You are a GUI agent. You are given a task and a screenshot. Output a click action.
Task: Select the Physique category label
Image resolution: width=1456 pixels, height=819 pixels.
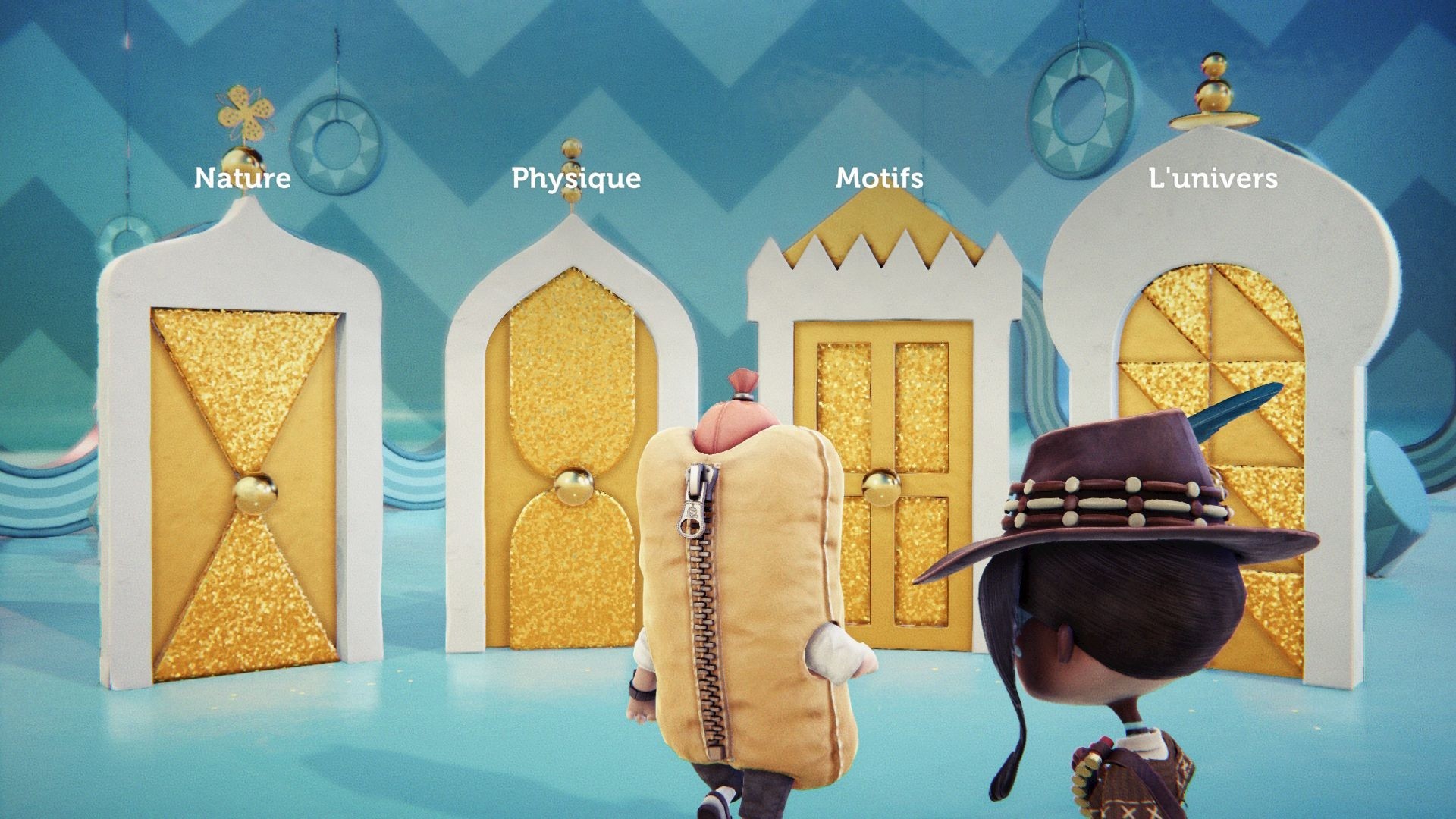coord(576,179)
